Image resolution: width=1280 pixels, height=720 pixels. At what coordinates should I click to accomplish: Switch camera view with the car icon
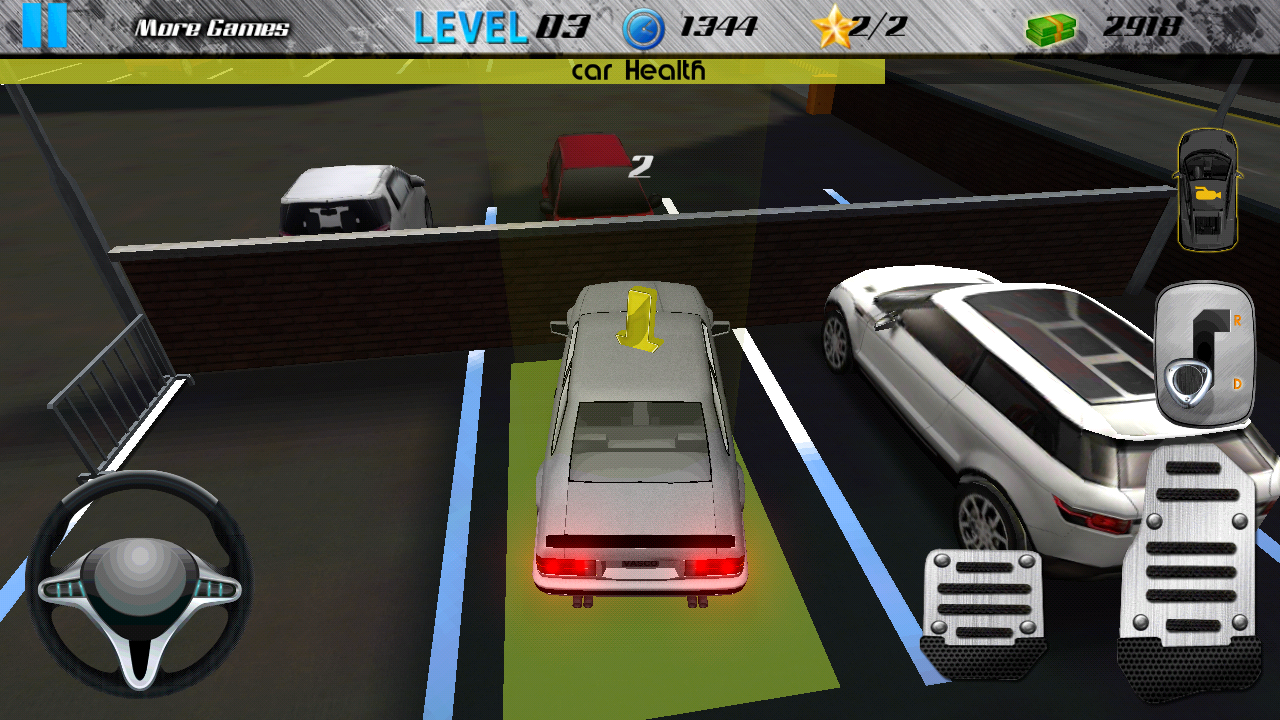pos(1208,190)
